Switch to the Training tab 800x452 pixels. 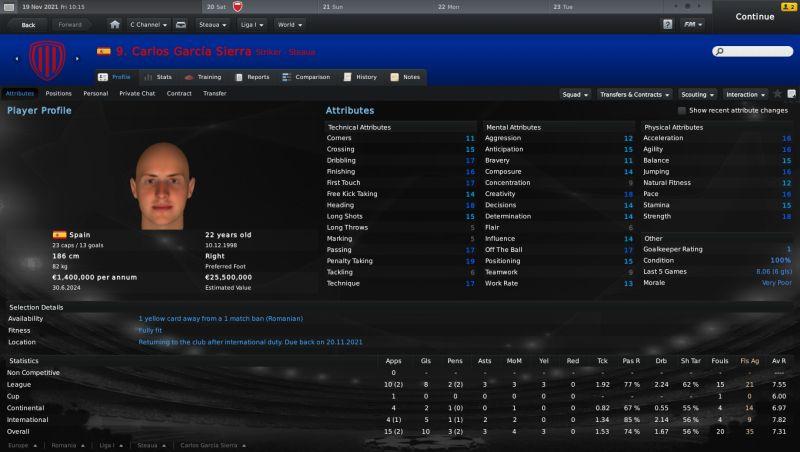(203, 77)
